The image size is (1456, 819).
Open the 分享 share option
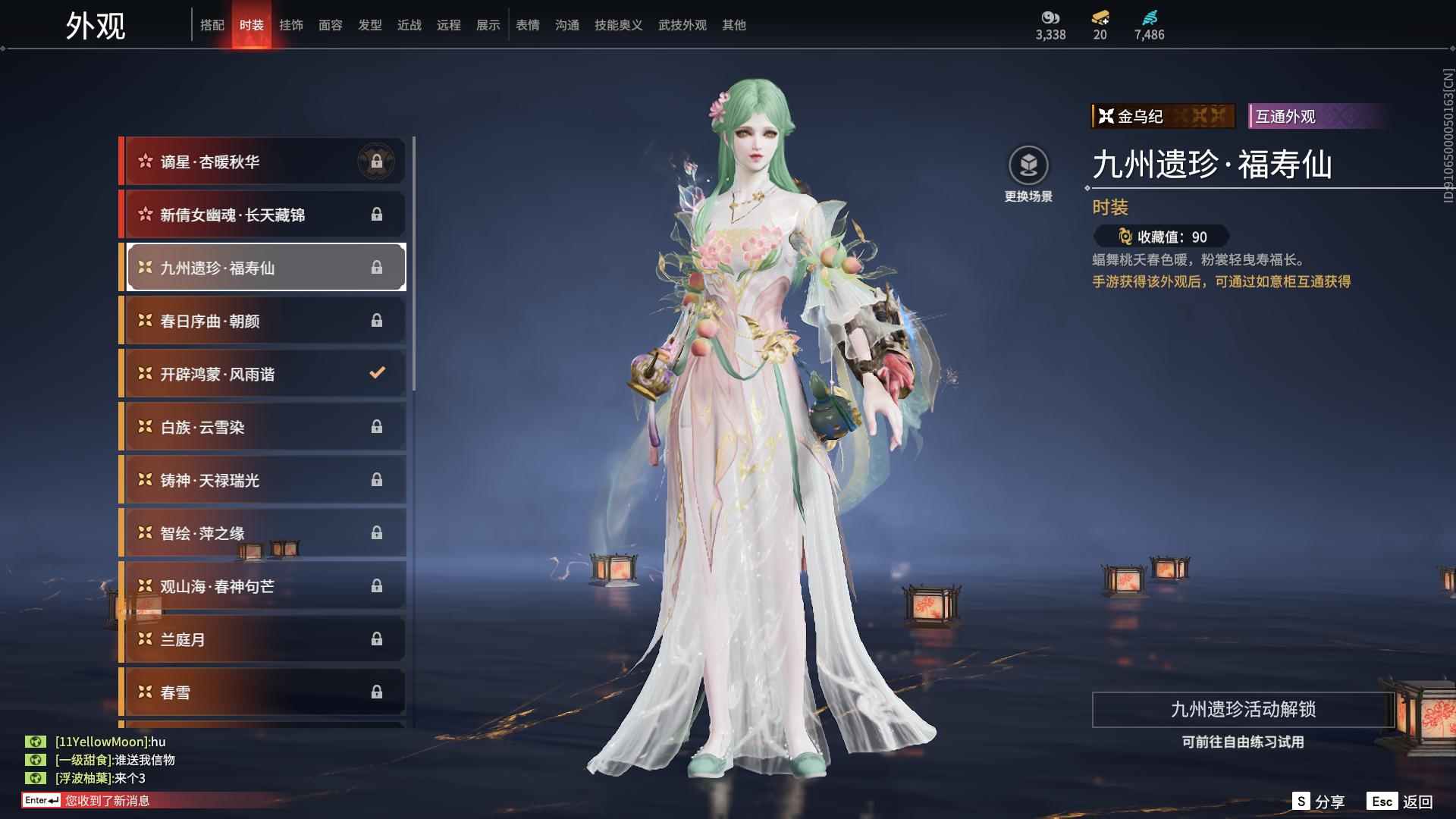1319,802
